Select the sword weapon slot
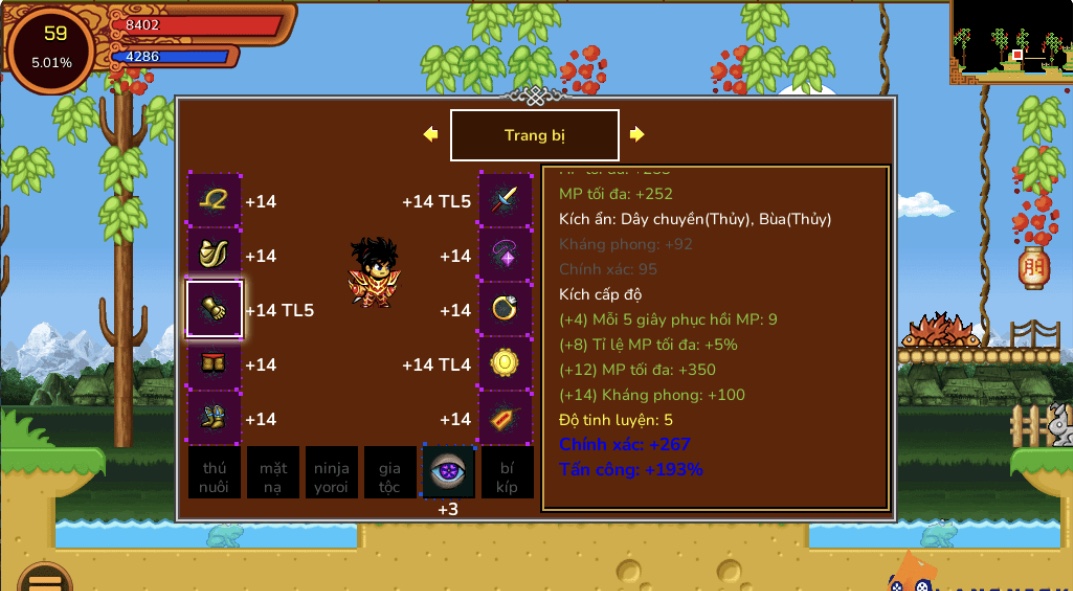Image resolution: width=1073 pixels, height=591 pixels. click(x=505, y=201)
